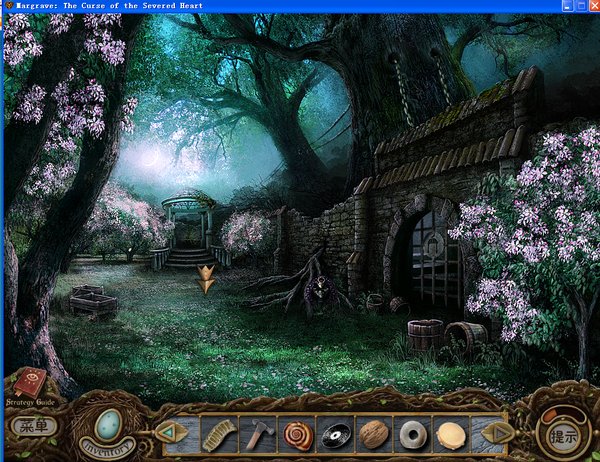
Task: Use the 提示 hint button
Action: coord(560,435)
